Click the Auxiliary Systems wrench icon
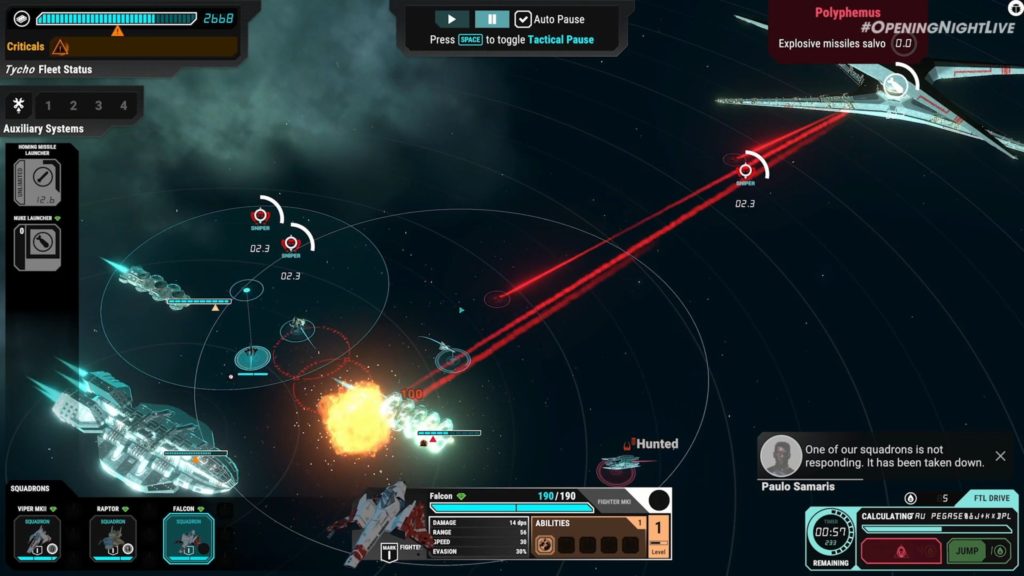Image resolution: width=1024 pixels, height=576 pixels. coord(18,105)
